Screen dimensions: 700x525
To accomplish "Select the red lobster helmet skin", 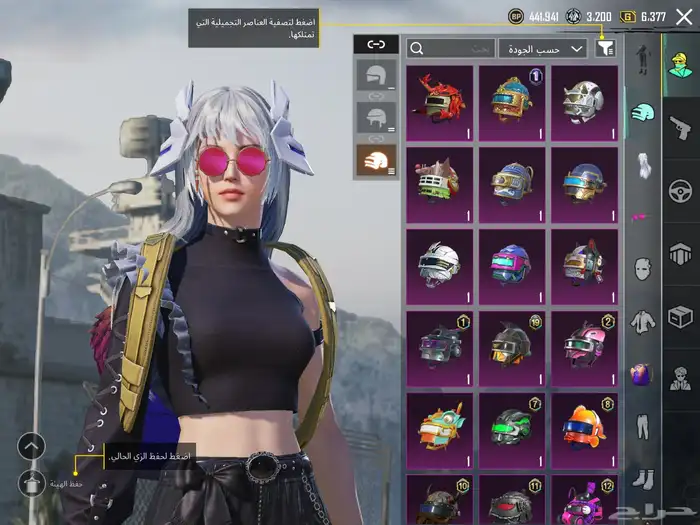I will [x=440, y=102].
